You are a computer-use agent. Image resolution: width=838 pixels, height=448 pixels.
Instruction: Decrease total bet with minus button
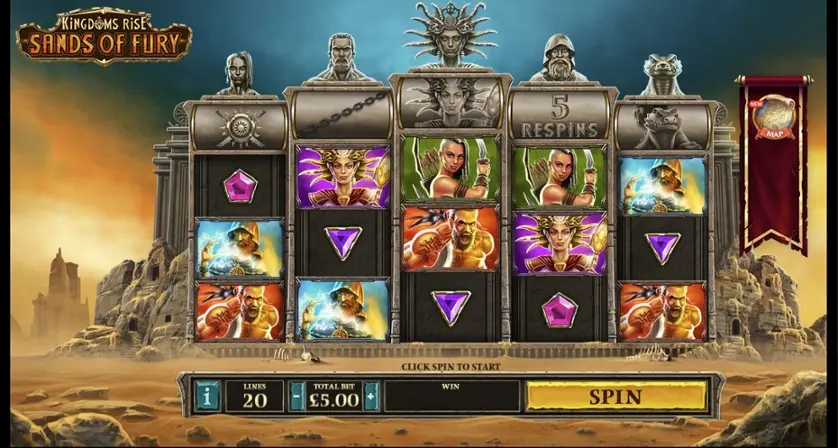tap(296, 396)
